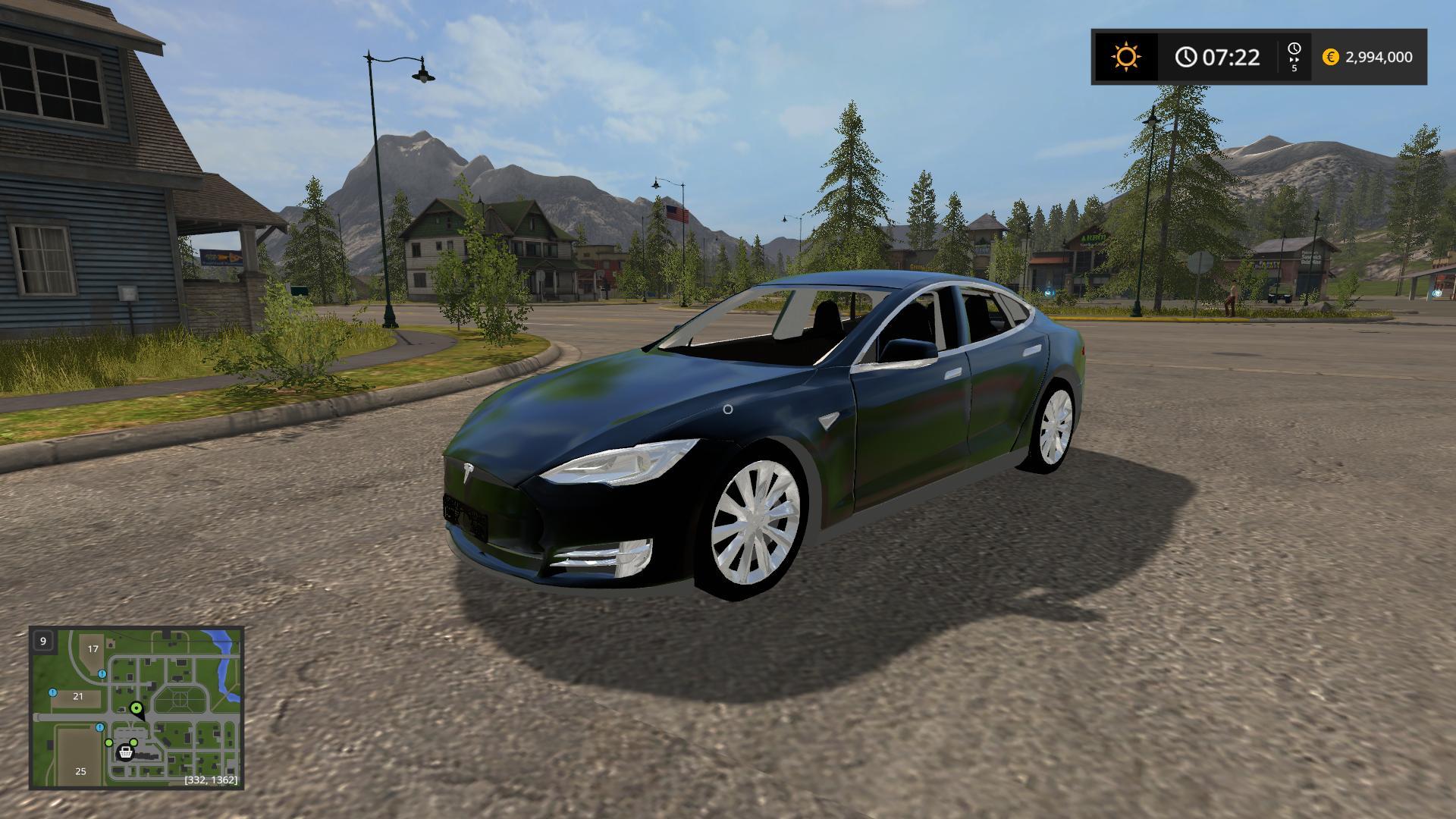Click field number 17 on the minimap

[x=93, y=649]
